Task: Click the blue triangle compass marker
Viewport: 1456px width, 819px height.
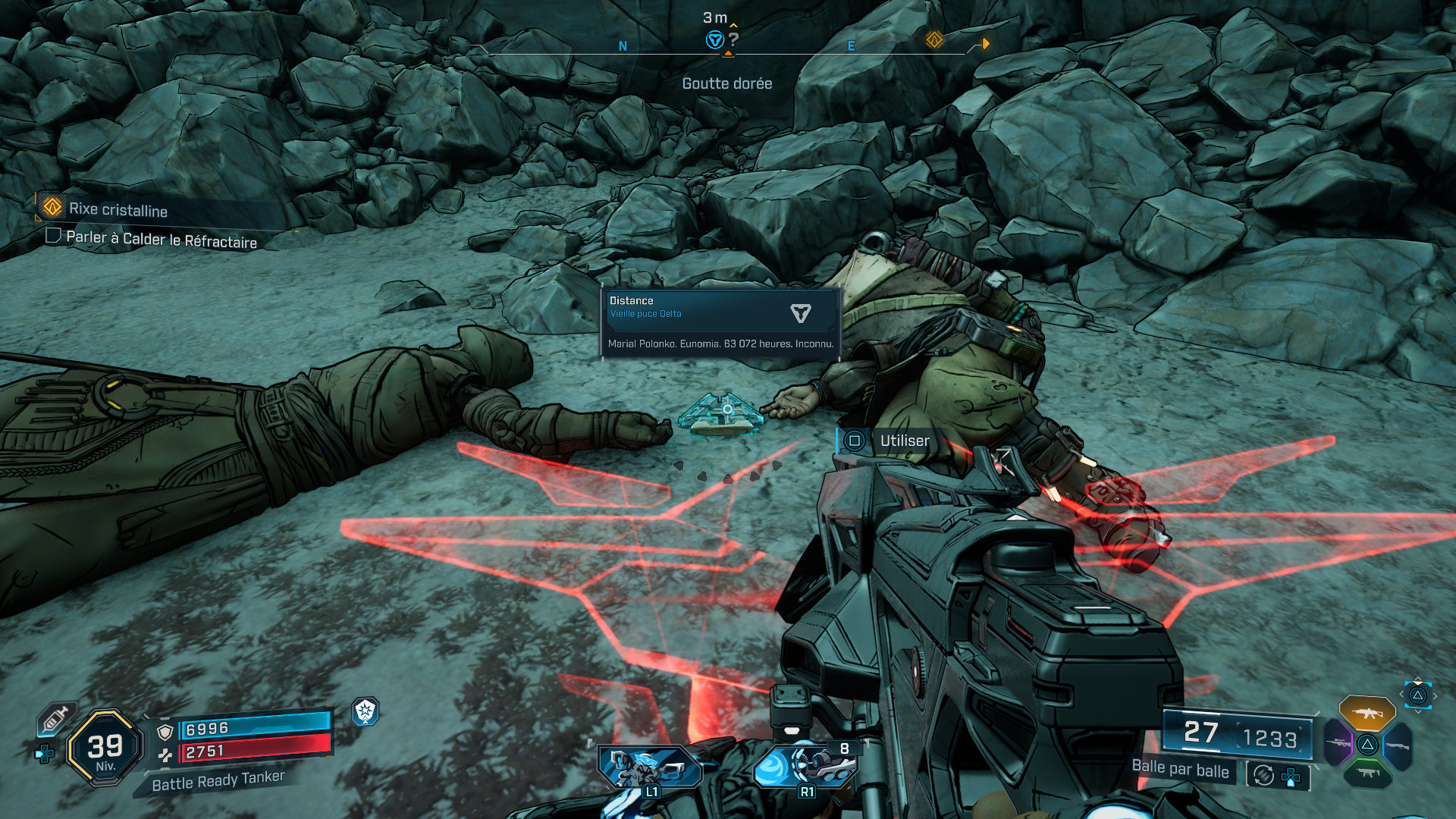Action: coord(714,40)
